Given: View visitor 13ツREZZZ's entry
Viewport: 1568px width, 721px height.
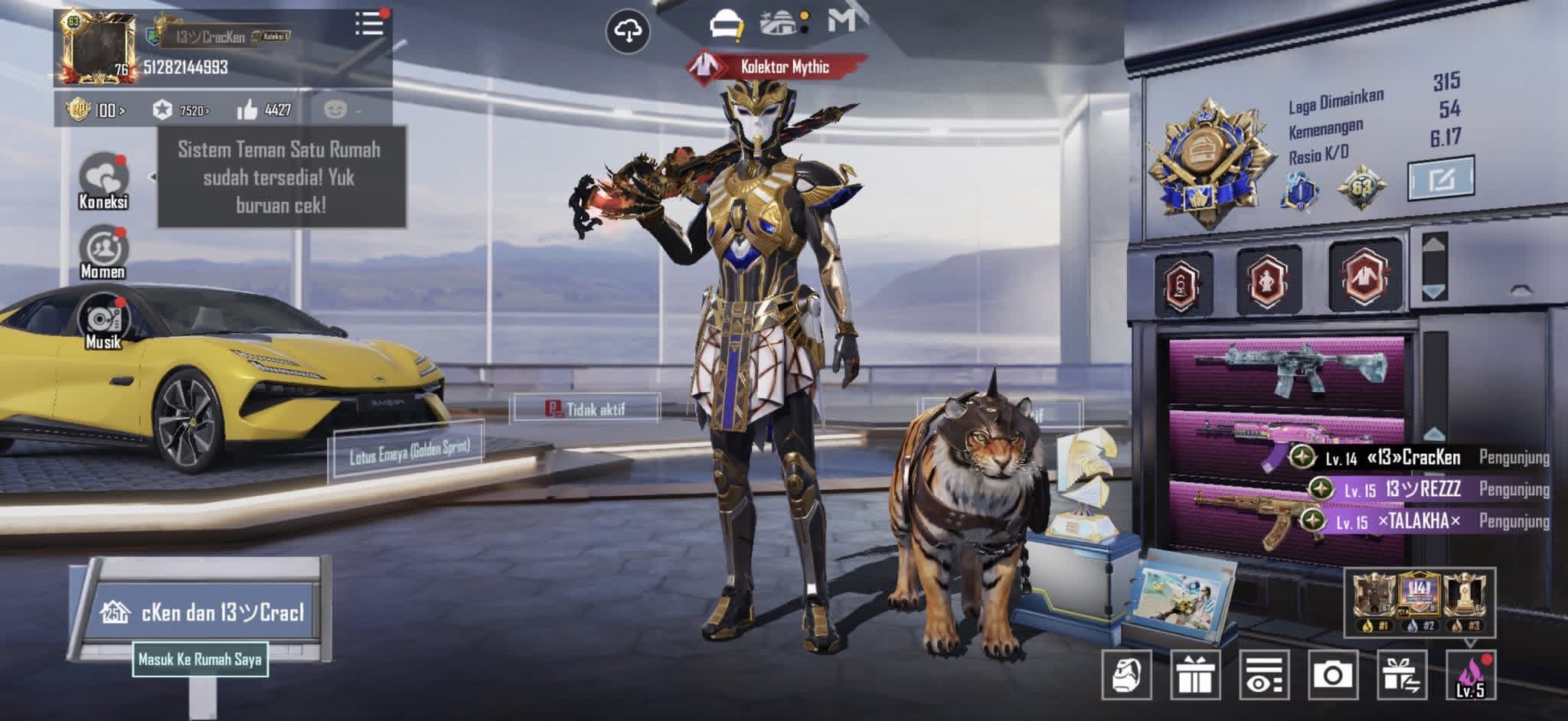Looking at the screenshot, I should tap(1424, 489).
